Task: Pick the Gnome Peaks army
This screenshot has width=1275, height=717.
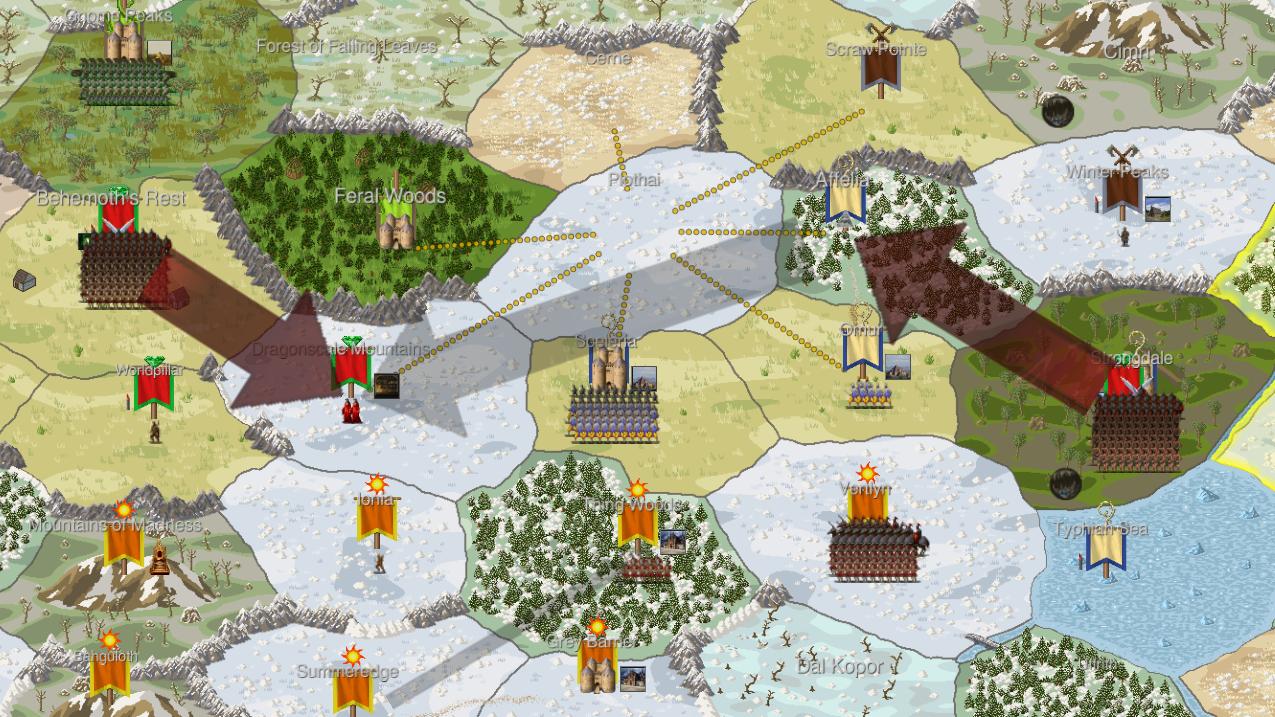Action: tap(124, 82)
